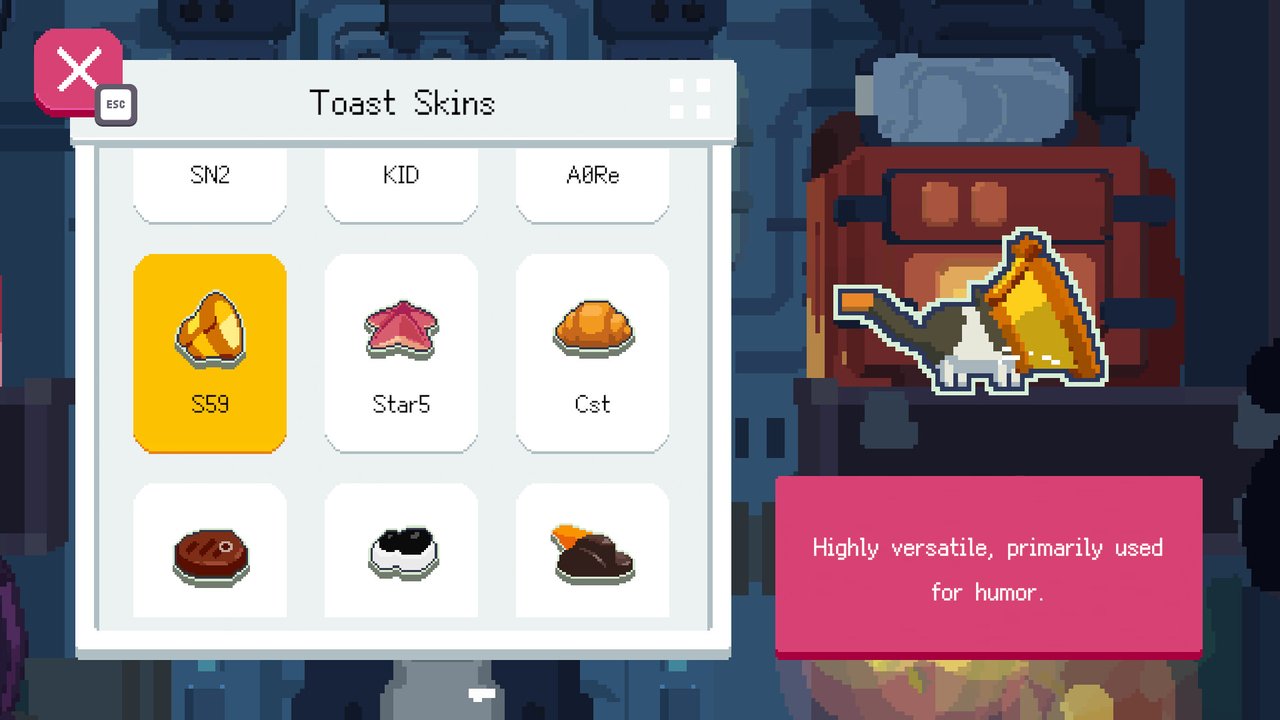Choose the black and white toast skin

point(401,550)
